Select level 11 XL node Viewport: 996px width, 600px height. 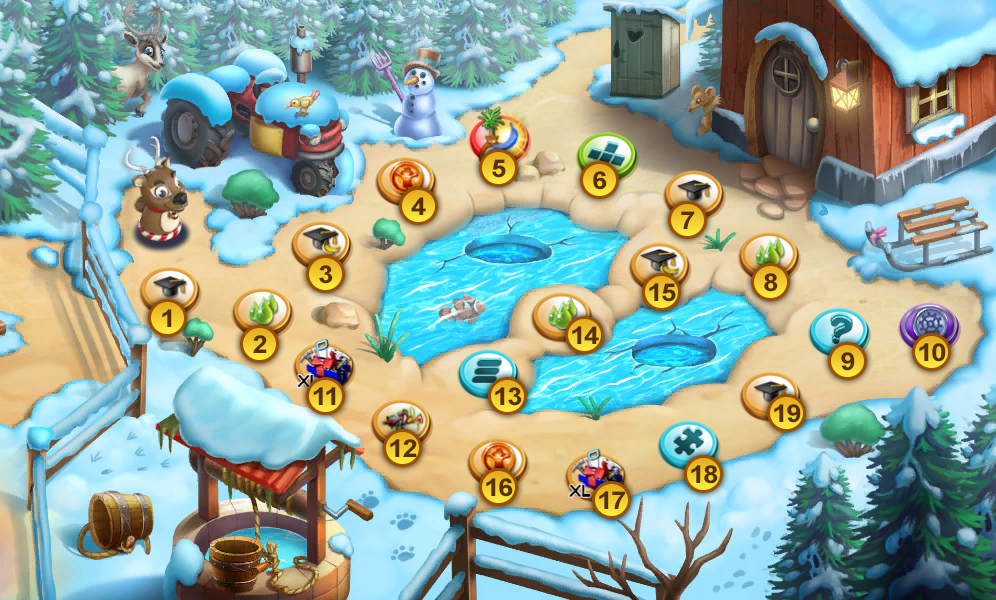[x=324, y=367]
